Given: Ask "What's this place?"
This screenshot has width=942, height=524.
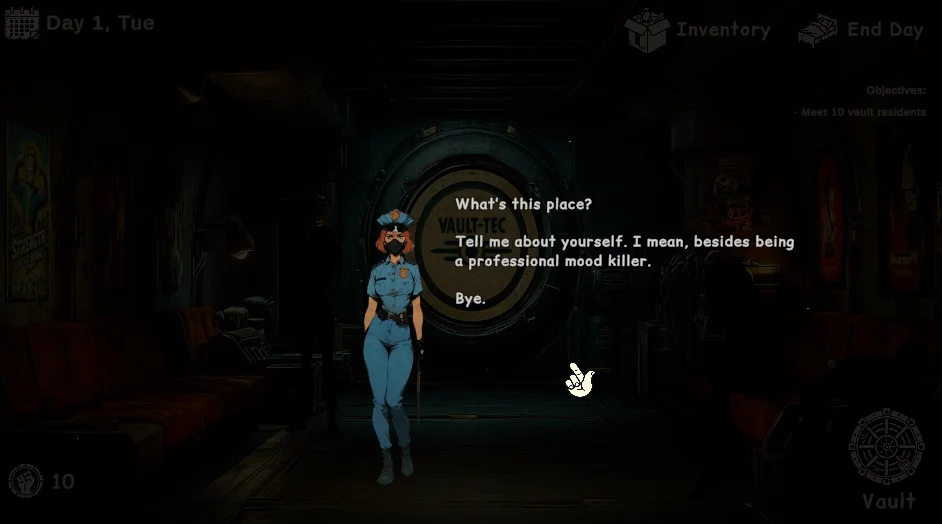Looking at the screenshot, I should 523,204.
